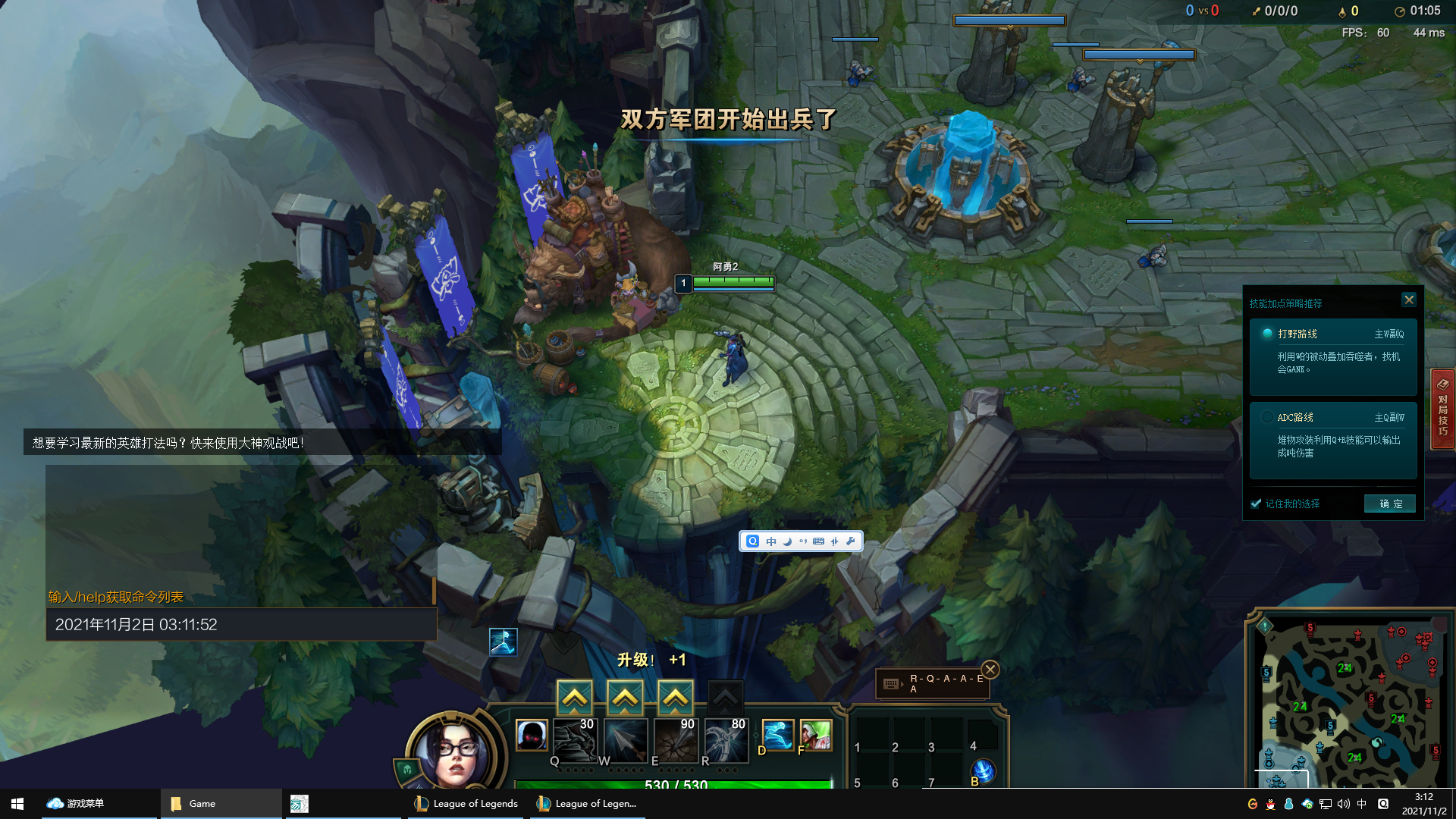The image size is (1456, 819).
Task: Cast the Ghost summoner spell on D
Action: coord(777,735)
